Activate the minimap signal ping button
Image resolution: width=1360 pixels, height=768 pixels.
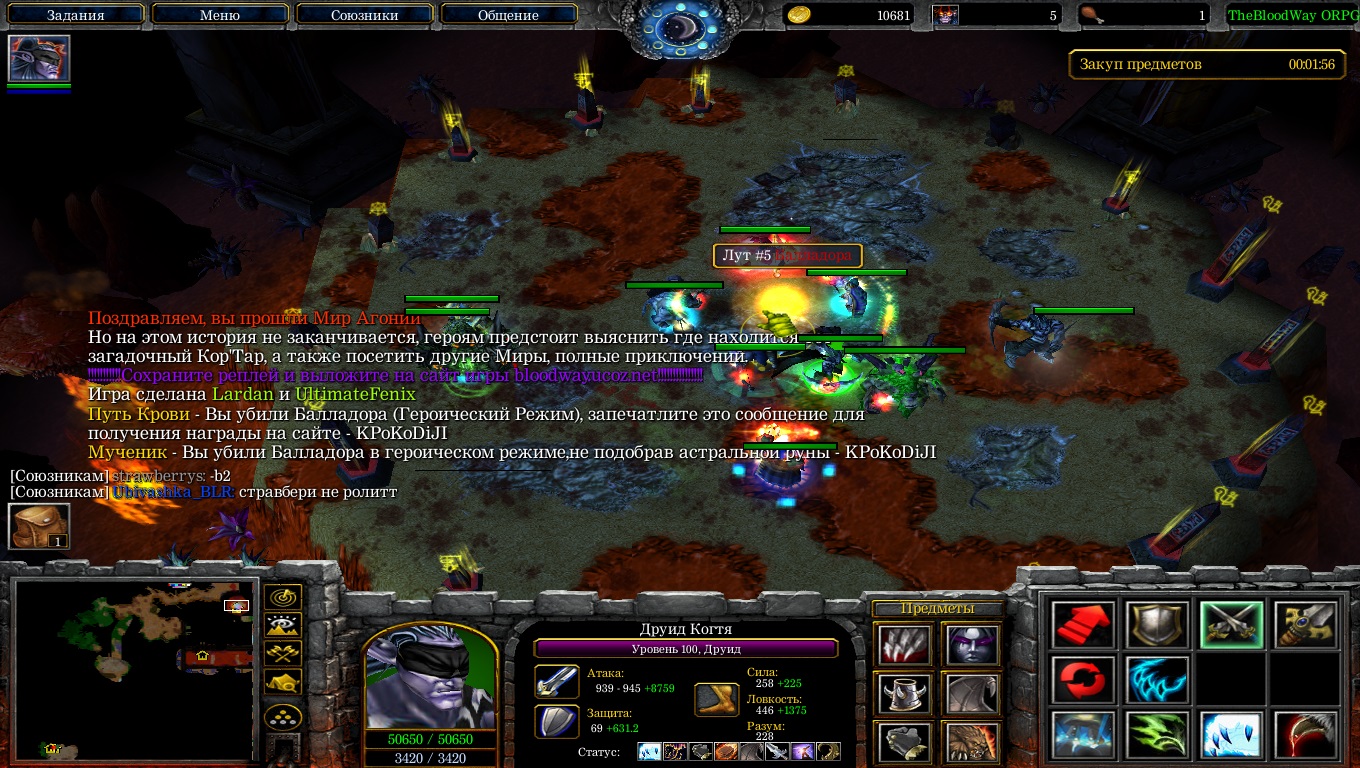pos(283,600)
